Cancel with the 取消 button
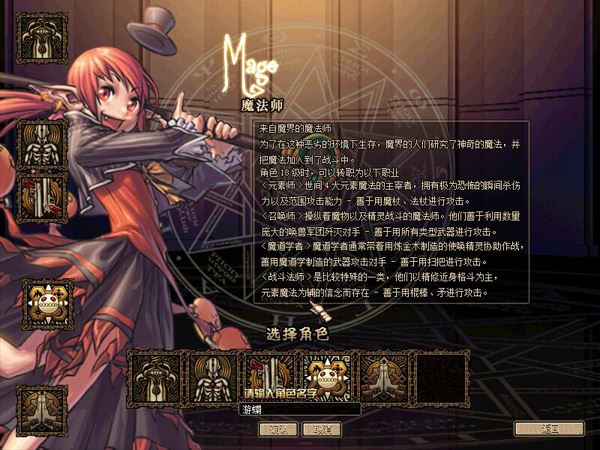 pos(320,428)
